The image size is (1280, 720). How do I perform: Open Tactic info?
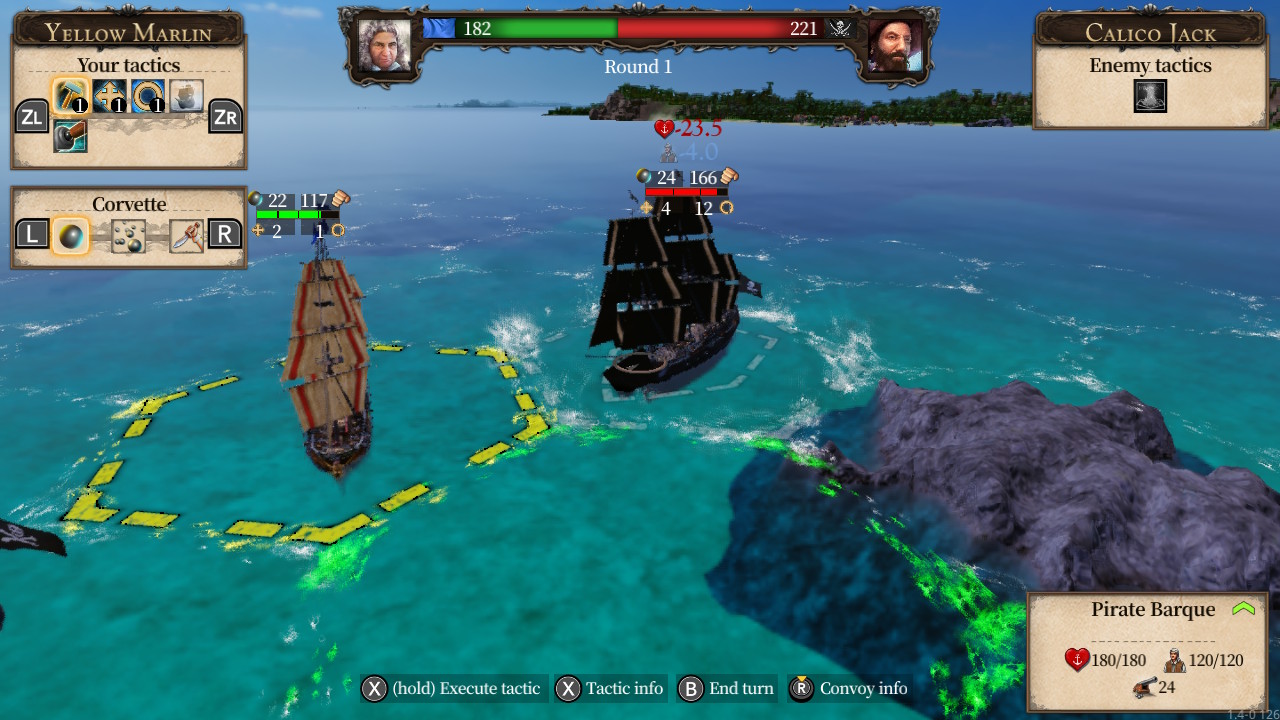click(610, 688)
